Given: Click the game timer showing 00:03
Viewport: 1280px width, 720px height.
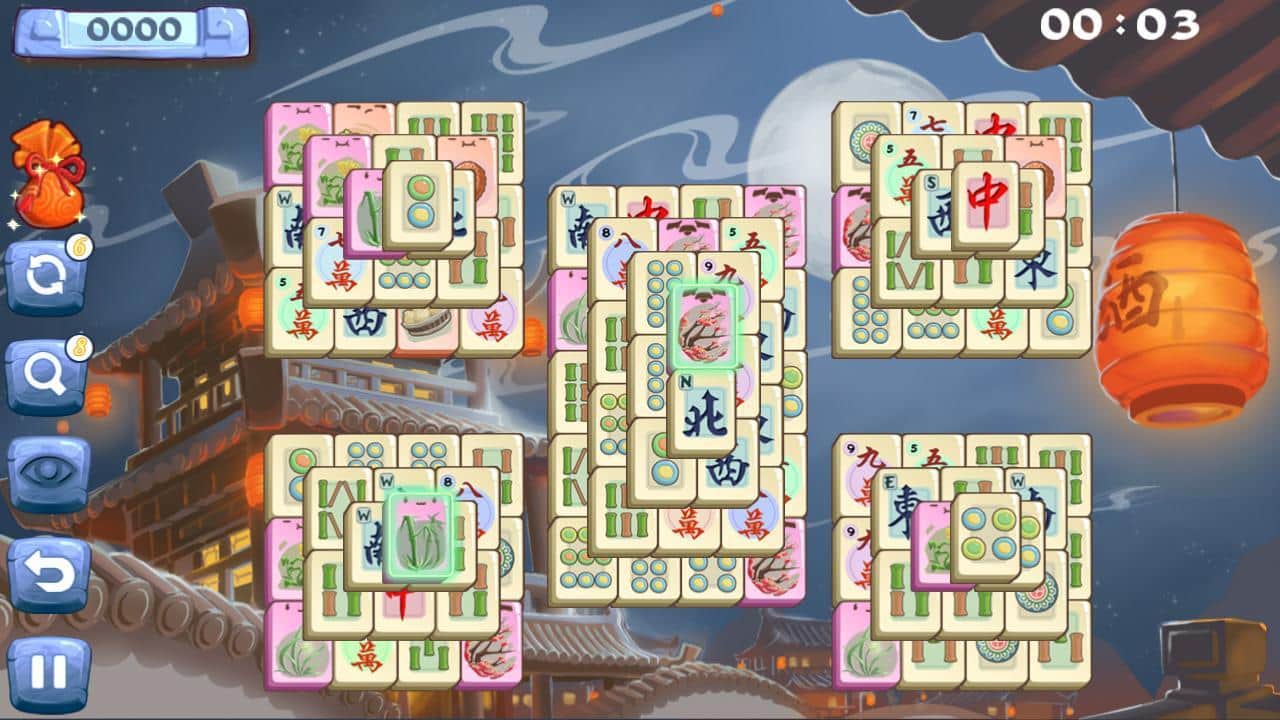Looking at the screenshot, I should pyautogui.click(x=1120, y=22).
